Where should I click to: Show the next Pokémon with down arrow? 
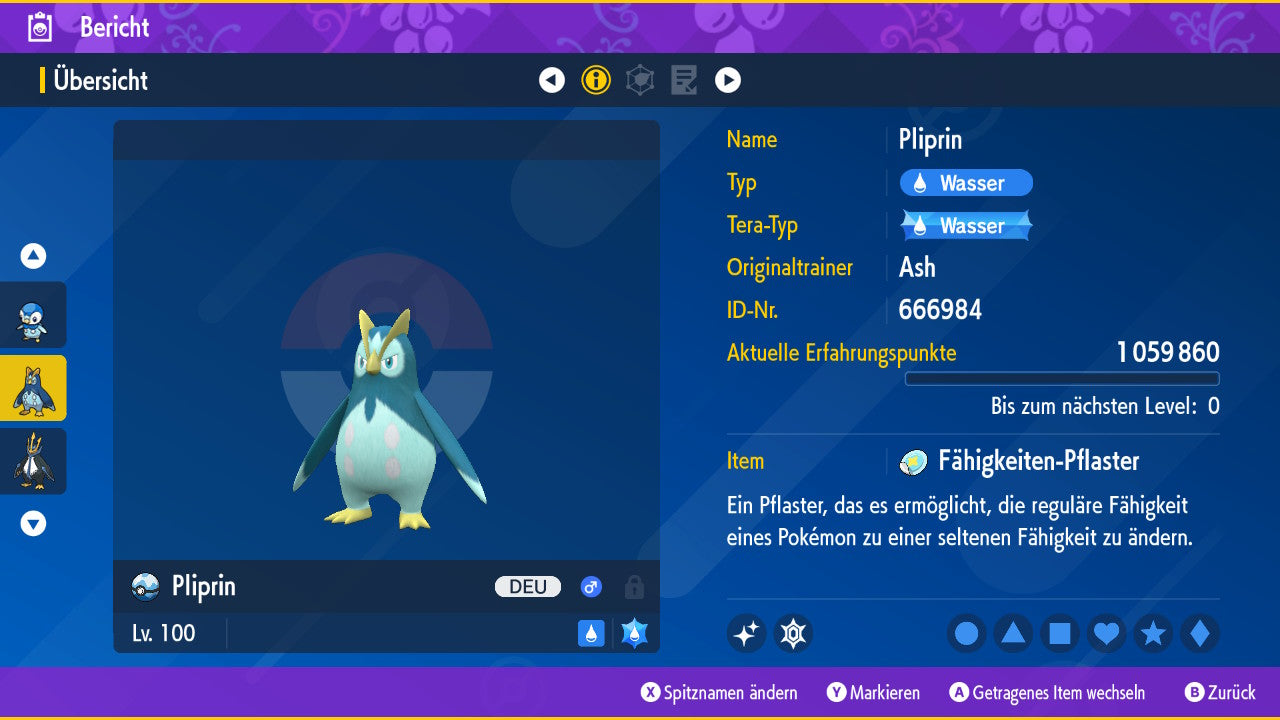(33, 523)
